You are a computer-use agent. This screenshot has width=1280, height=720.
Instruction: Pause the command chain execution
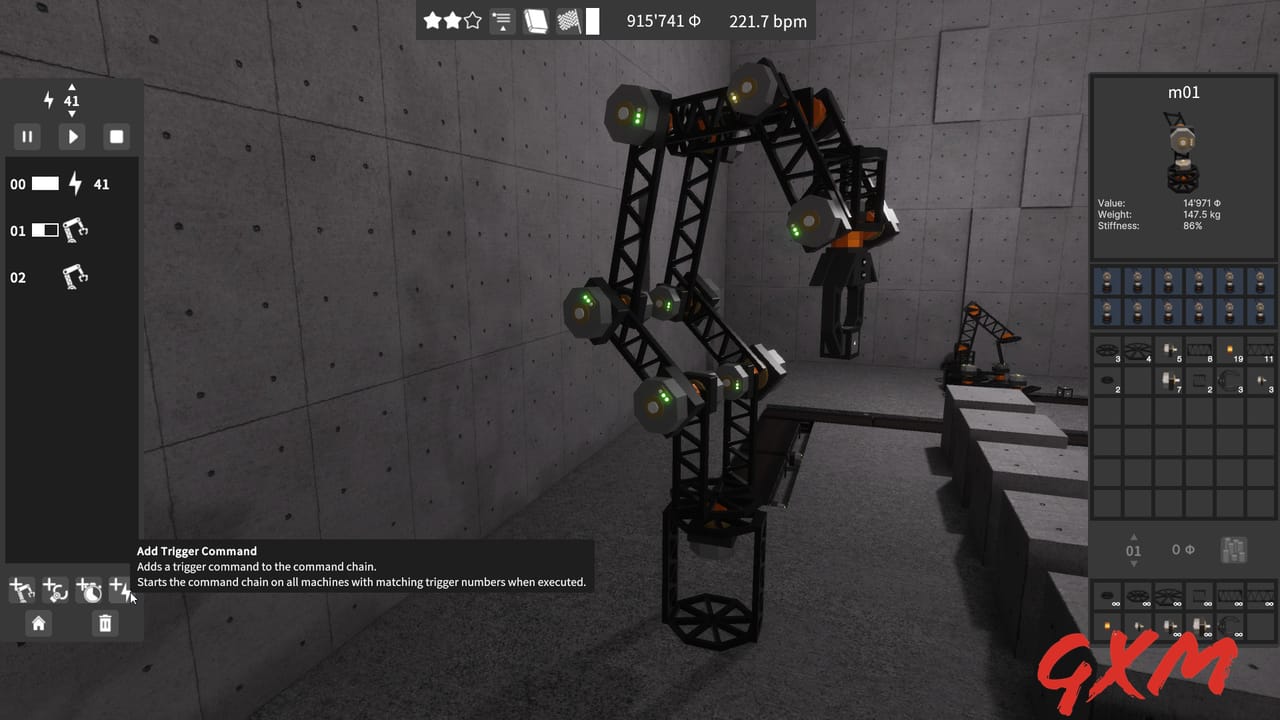[27, 136]
